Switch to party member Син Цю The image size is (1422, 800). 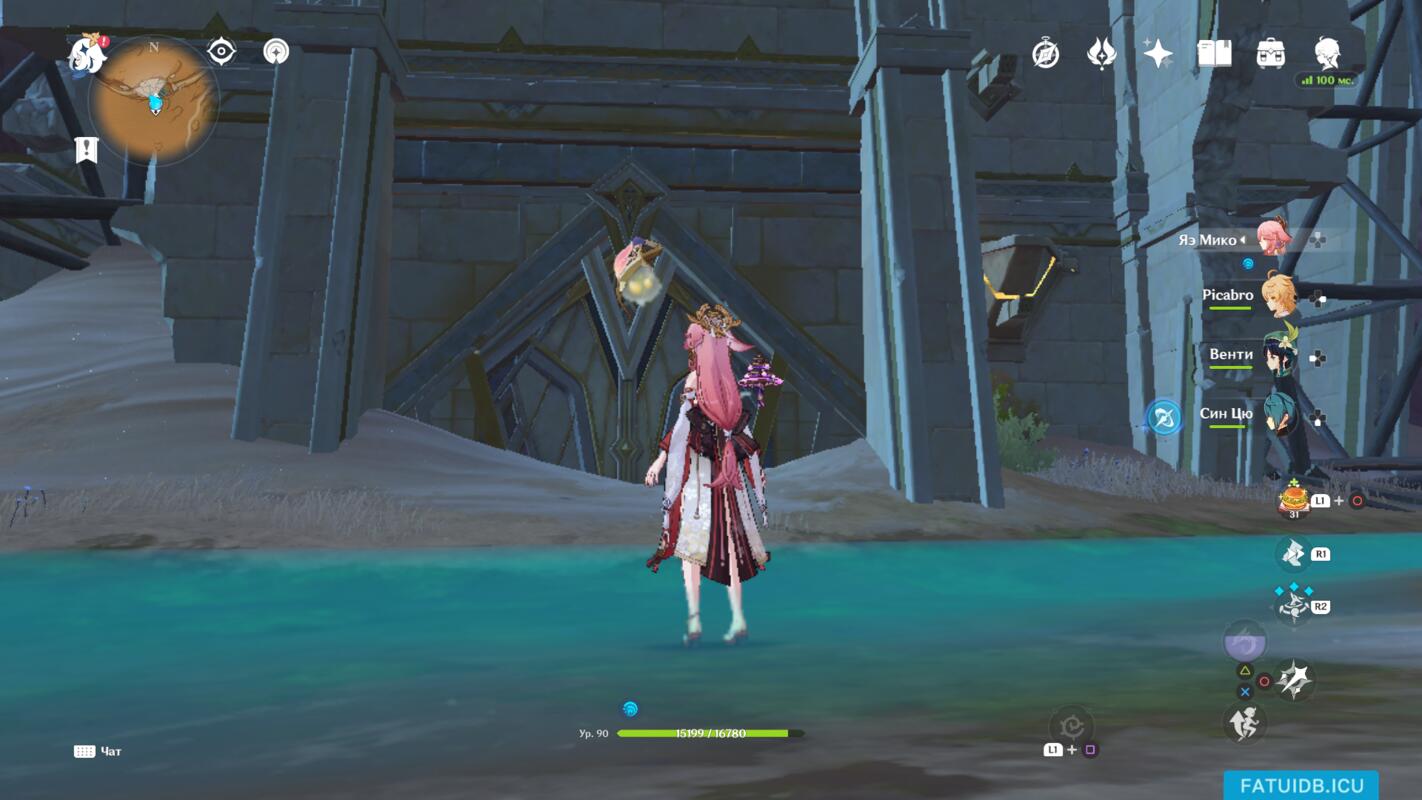click(1277, 414)
